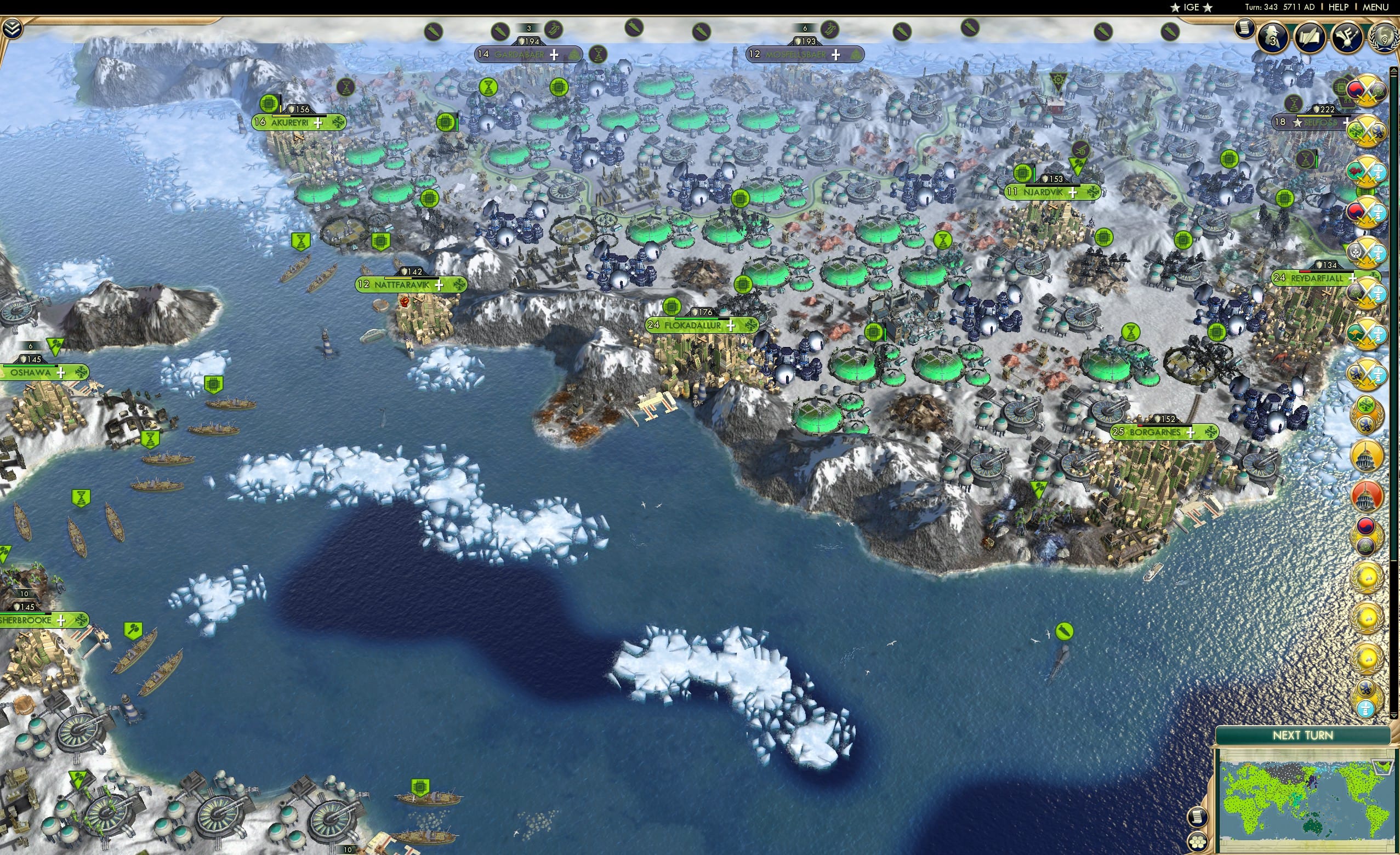Open HELP from the top bar
1400x855 pixels.
1339,7
